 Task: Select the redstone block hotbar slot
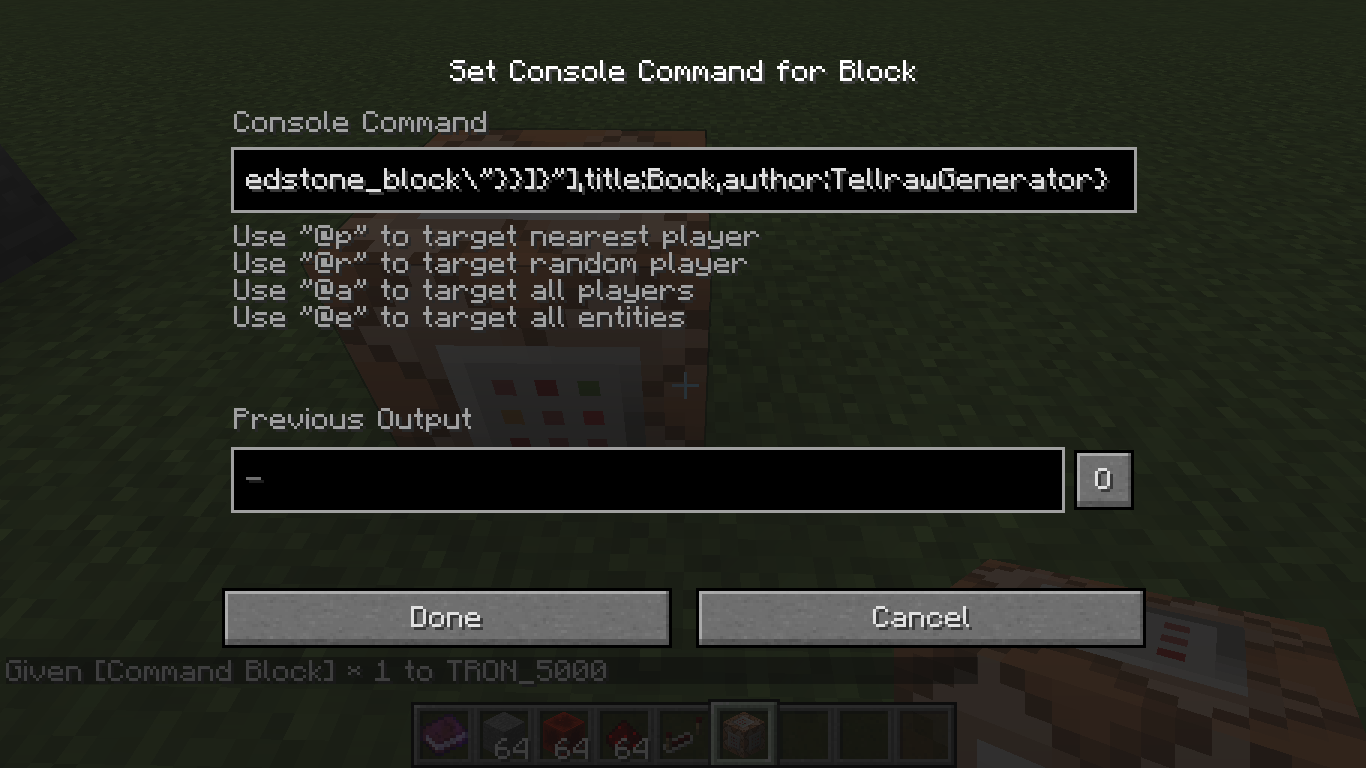tap(563, 736)
